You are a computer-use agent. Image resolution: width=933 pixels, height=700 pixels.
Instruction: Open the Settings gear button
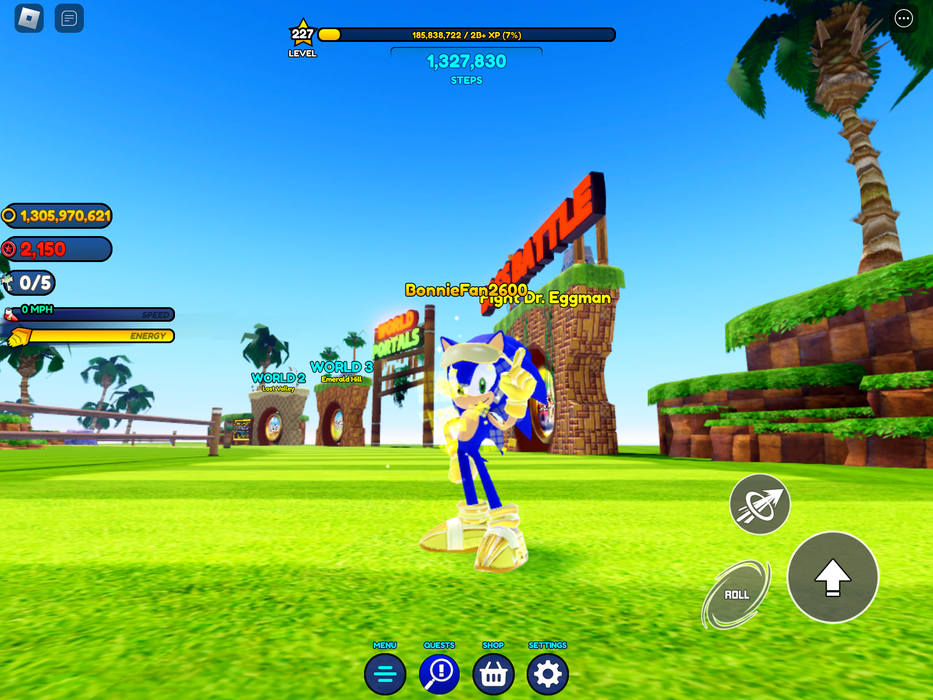(x=547, y=674)
